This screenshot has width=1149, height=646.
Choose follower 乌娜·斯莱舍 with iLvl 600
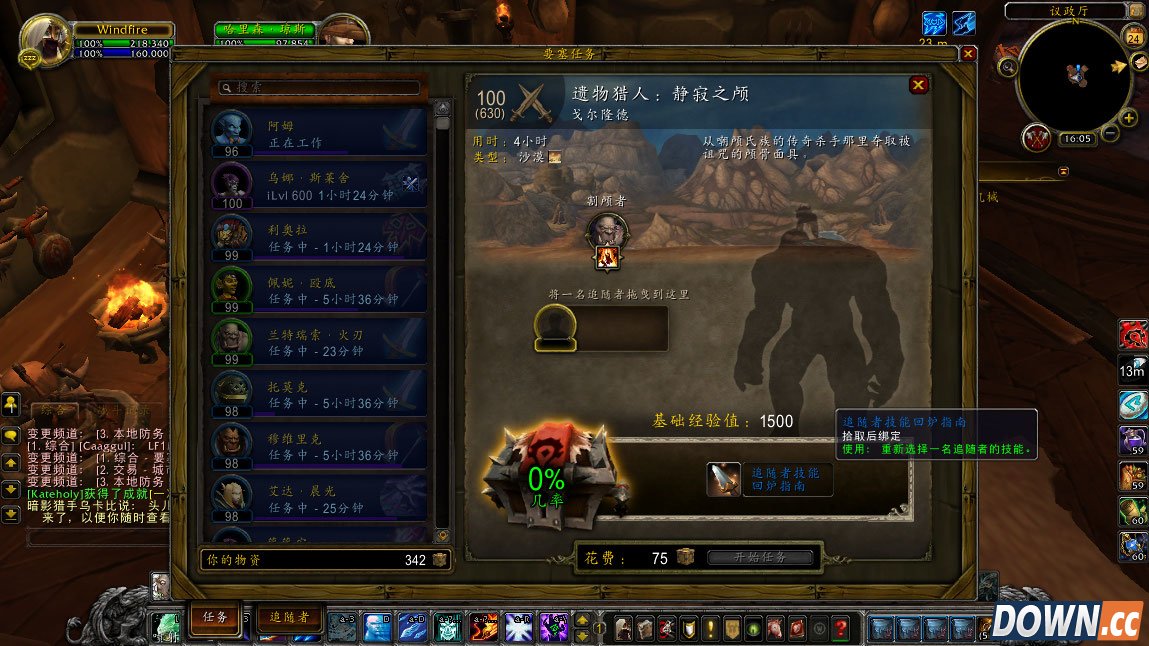pyautogui.click(x=319, y=186)
